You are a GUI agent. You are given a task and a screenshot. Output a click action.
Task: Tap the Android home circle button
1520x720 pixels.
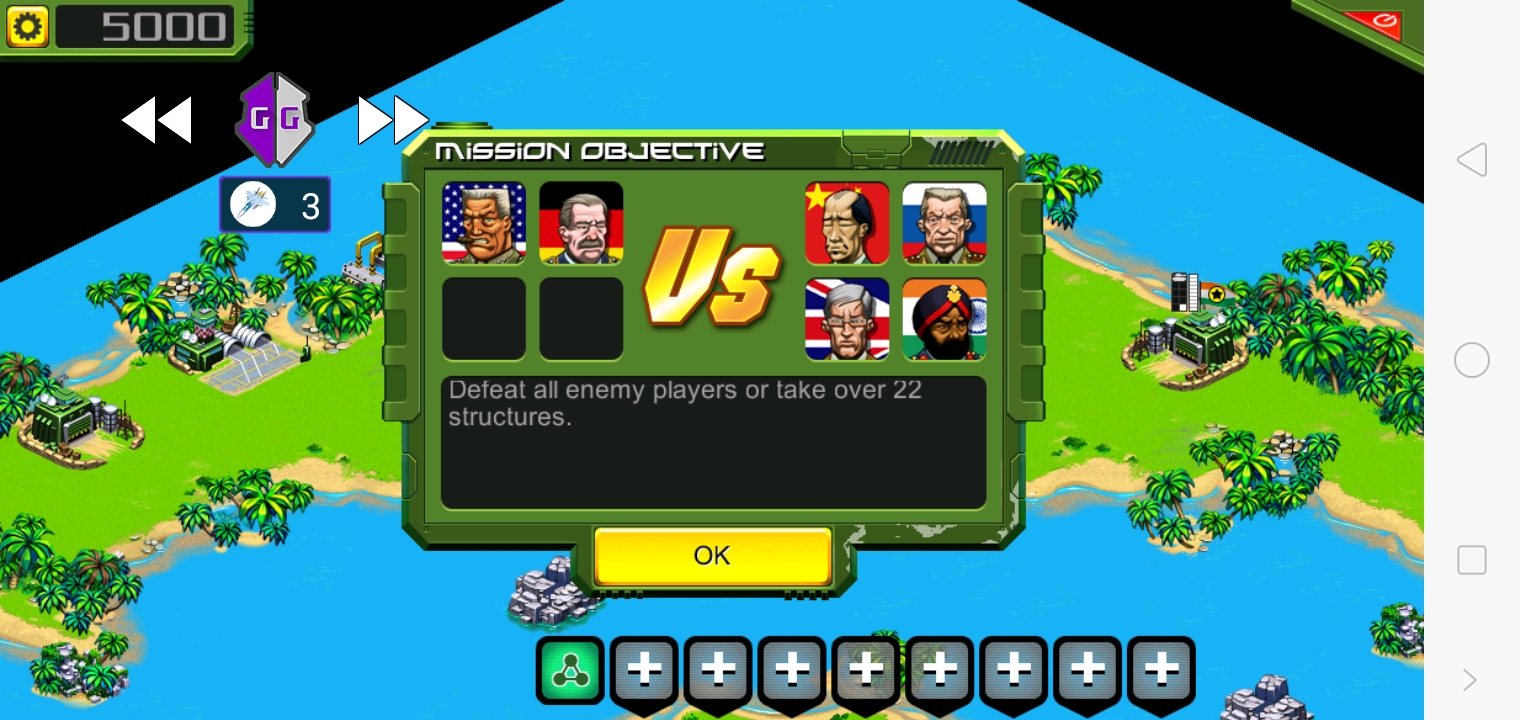coord(1471,360)
